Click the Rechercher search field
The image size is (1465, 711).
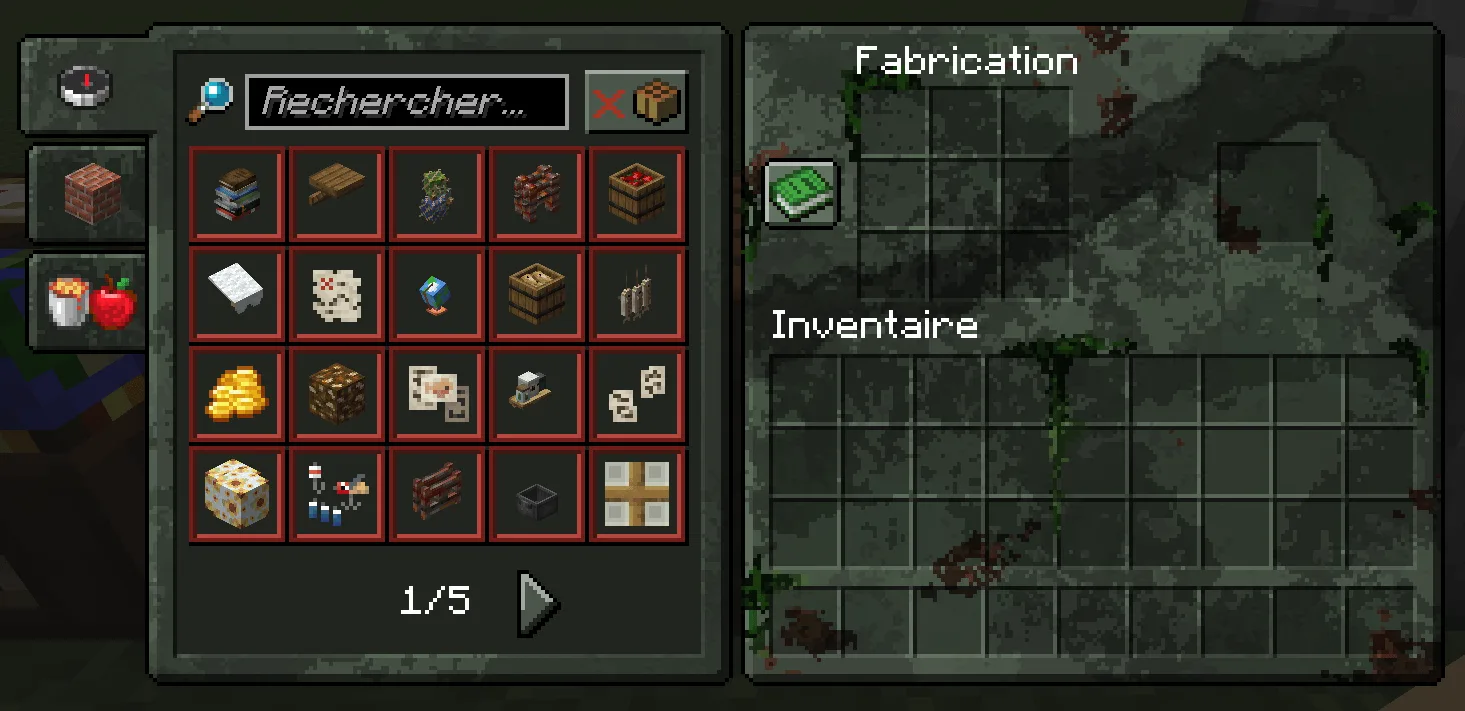406,102
